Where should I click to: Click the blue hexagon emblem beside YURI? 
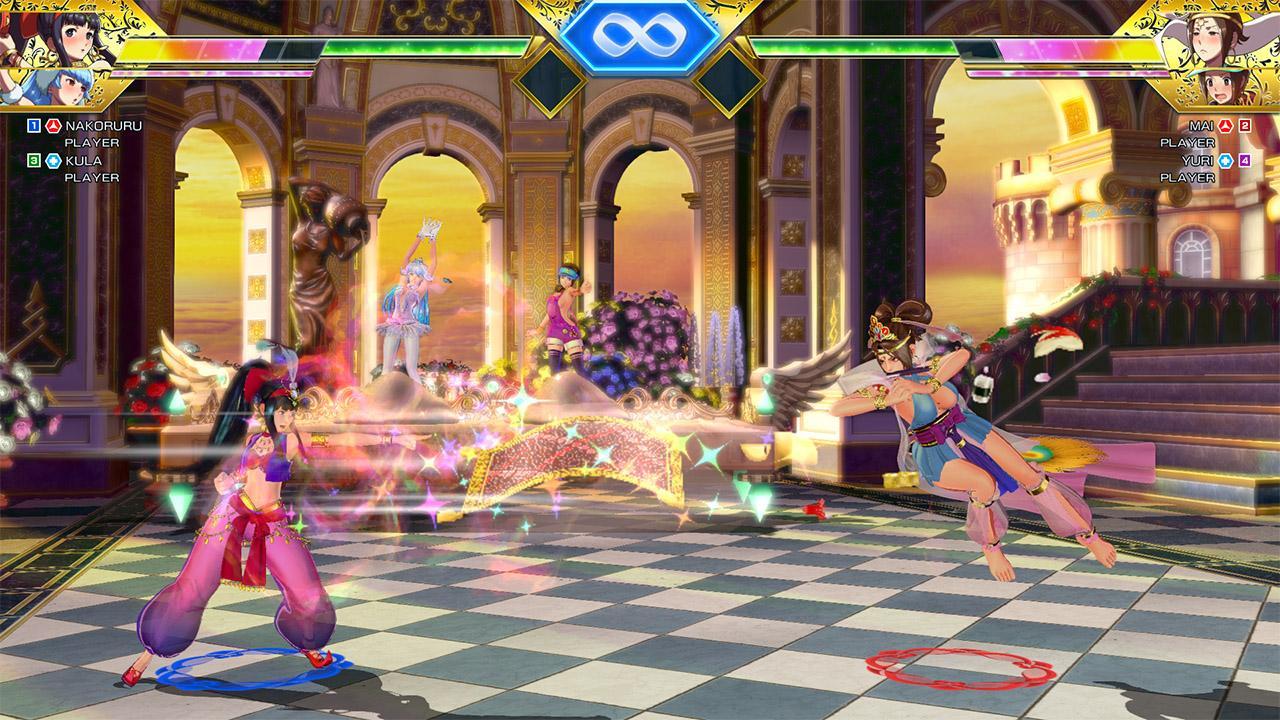(x=1226, y=160)
